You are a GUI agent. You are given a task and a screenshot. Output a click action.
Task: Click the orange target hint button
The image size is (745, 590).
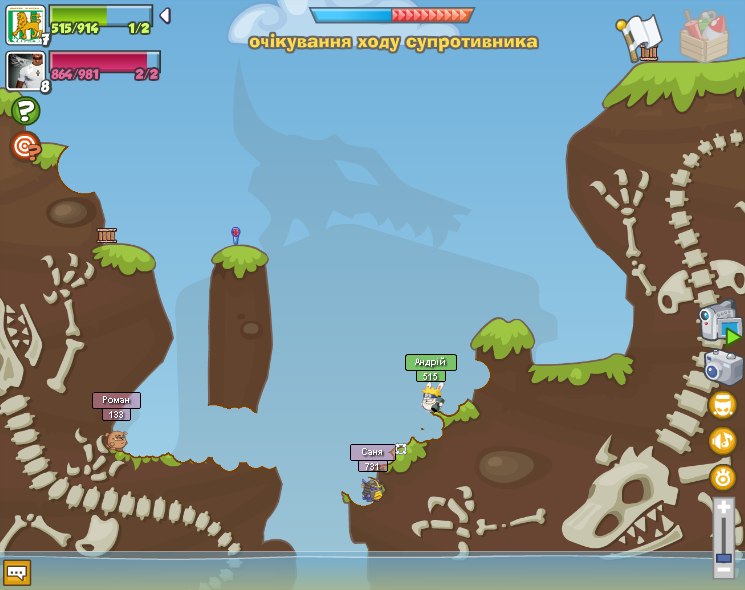coord(25,146)
